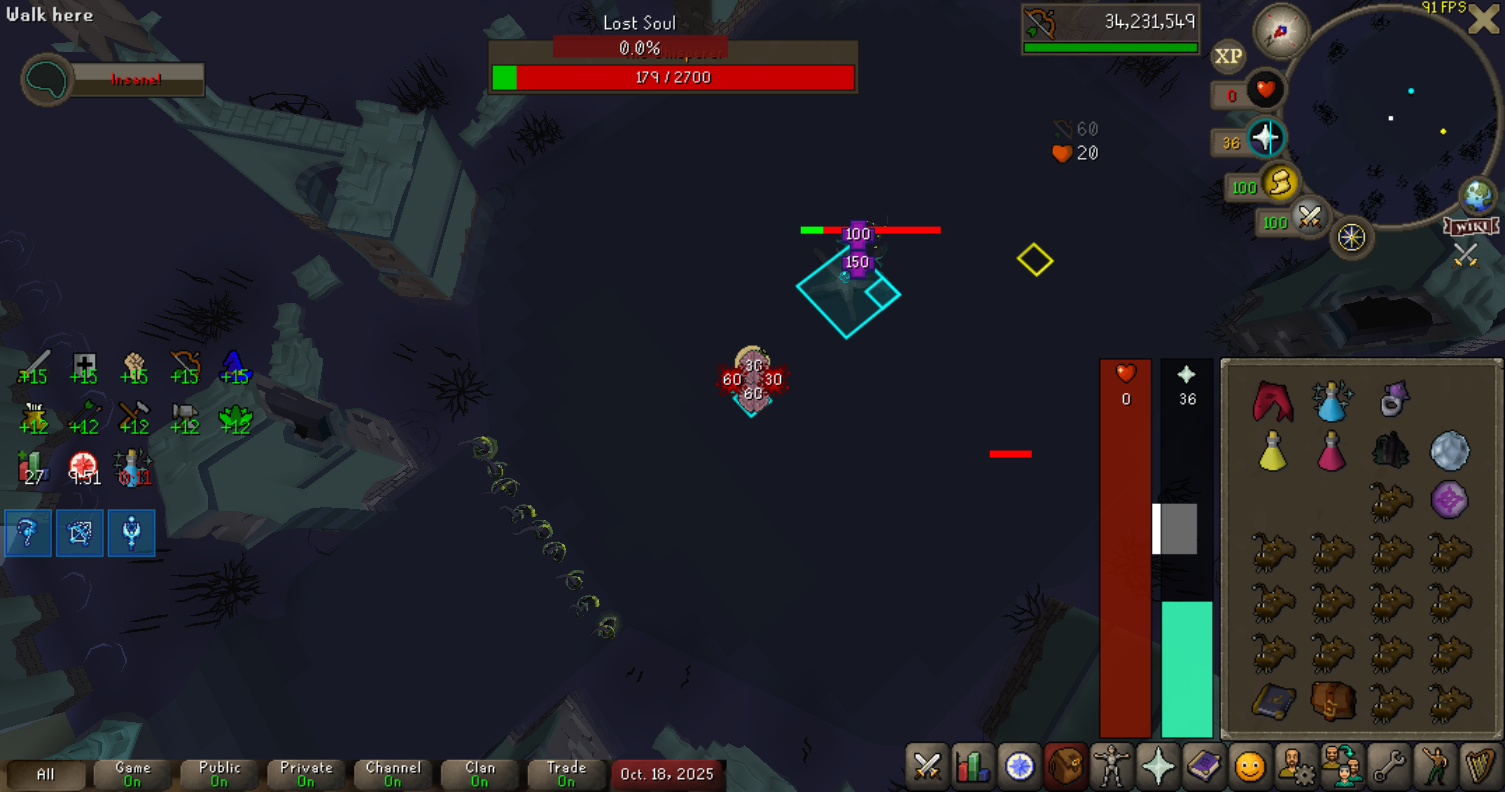Open the Combat Options tab
Viewport: 1505px width, 792px height.
pos(927,767)
